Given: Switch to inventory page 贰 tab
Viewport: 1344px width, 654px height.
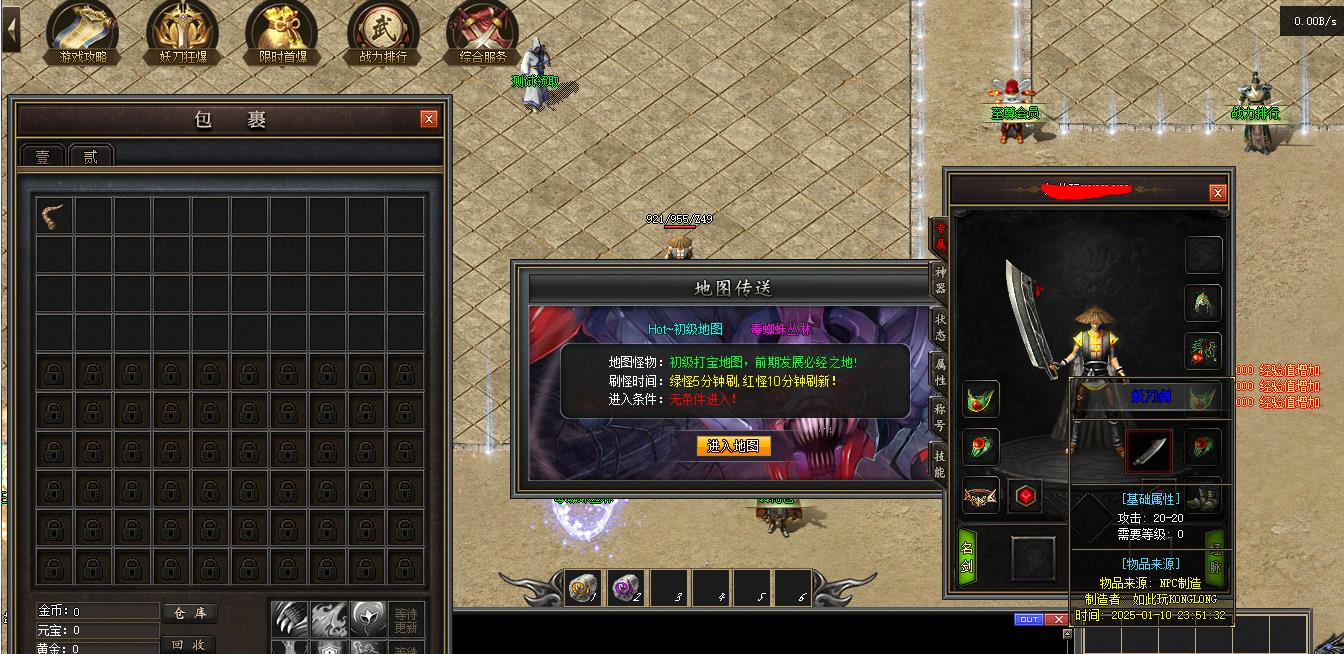Looking at the screenshot, I should pos(91,157).
